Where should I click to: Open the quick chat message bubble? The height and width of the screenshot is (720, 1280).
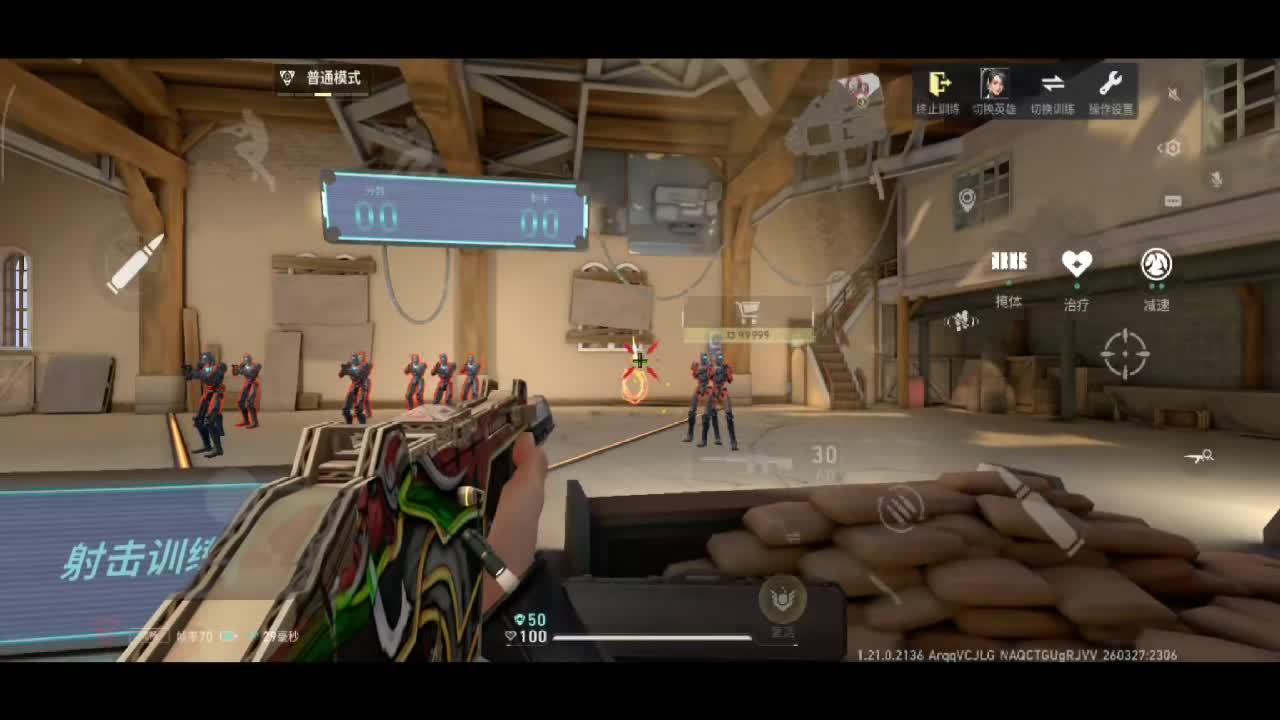pyautogui.click(x=1172, y=199)
